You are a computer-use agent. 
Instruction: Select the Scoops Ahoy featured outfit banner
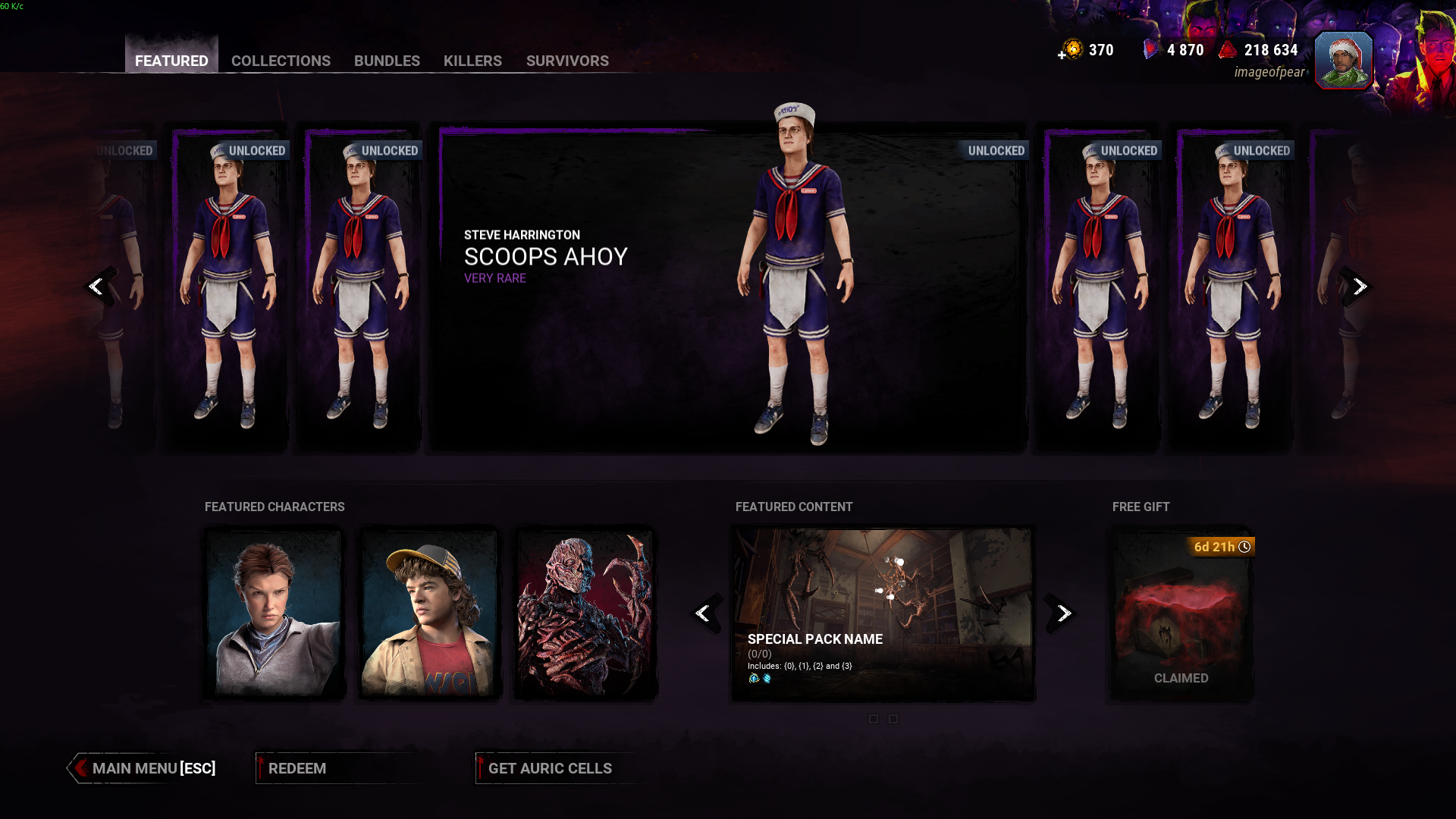point(728,288)
